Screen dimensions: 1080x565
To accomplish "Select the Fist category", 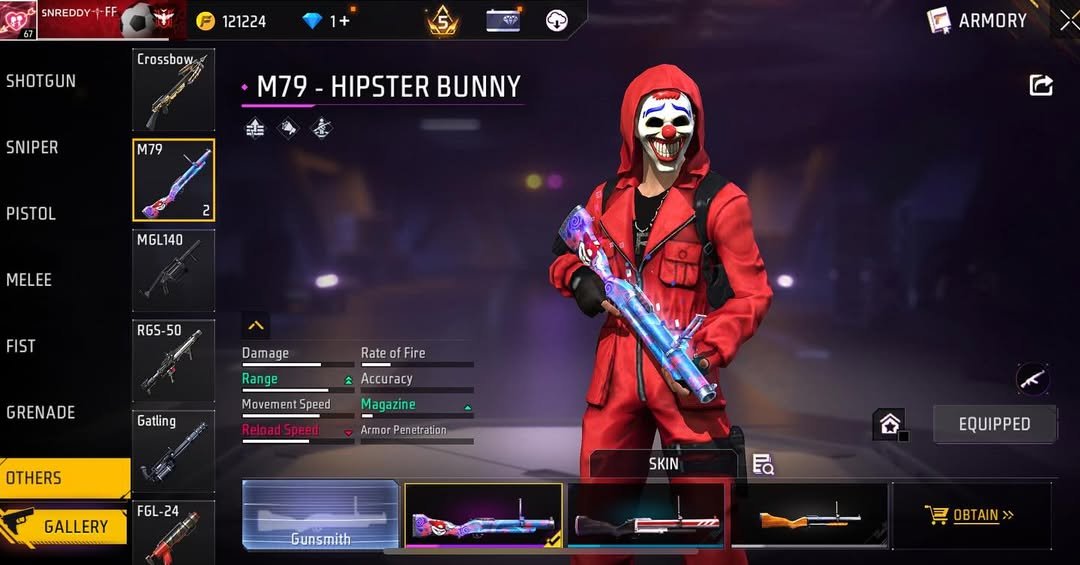I will 22,346.
